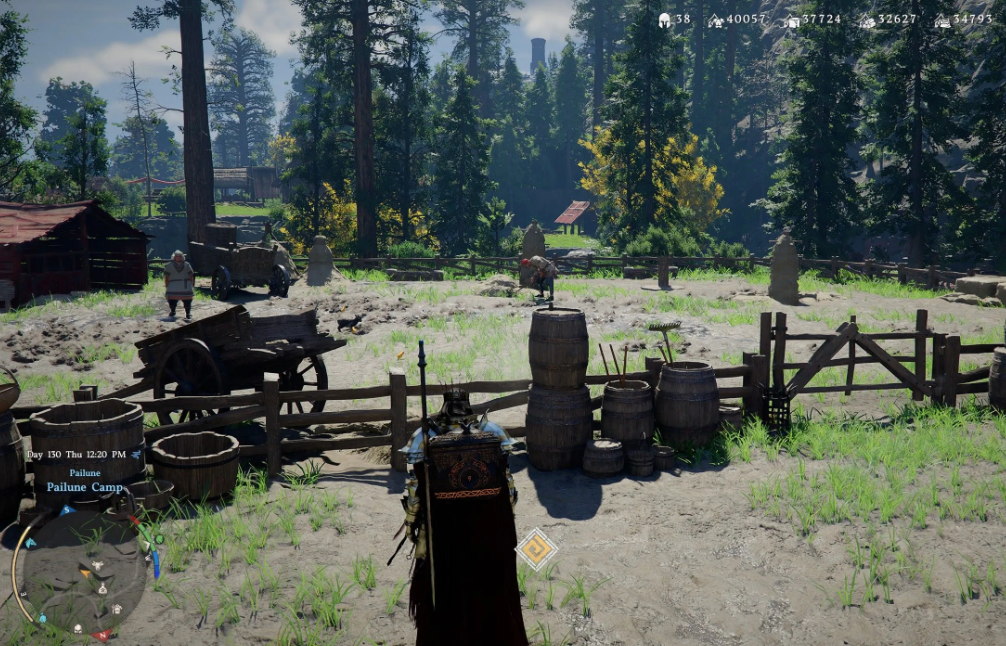Choose the chest armor marker on the minimap

coord(117,608)
